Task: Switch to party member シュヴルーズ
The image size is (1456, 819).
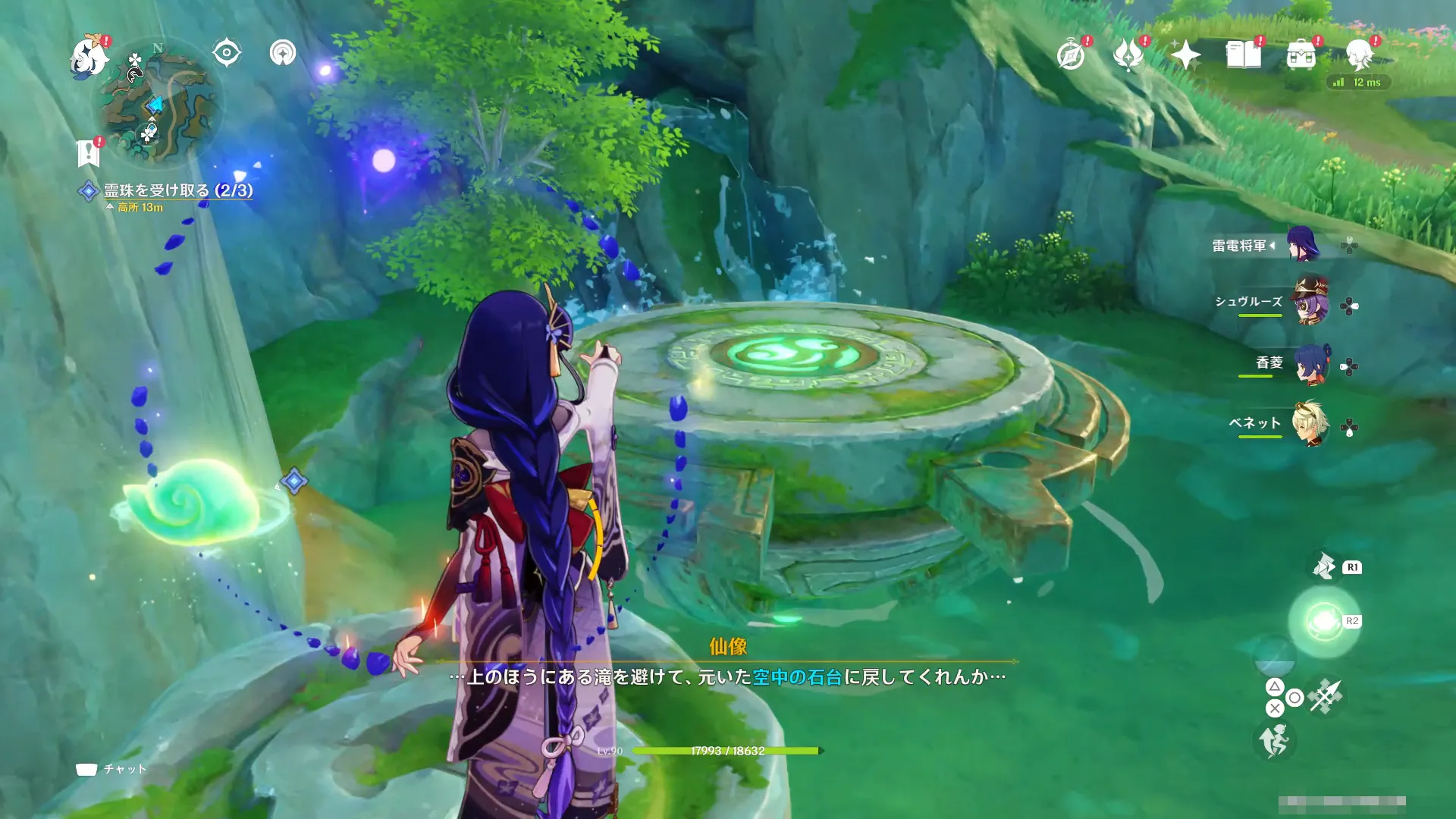Action: tap(1310, 303)
